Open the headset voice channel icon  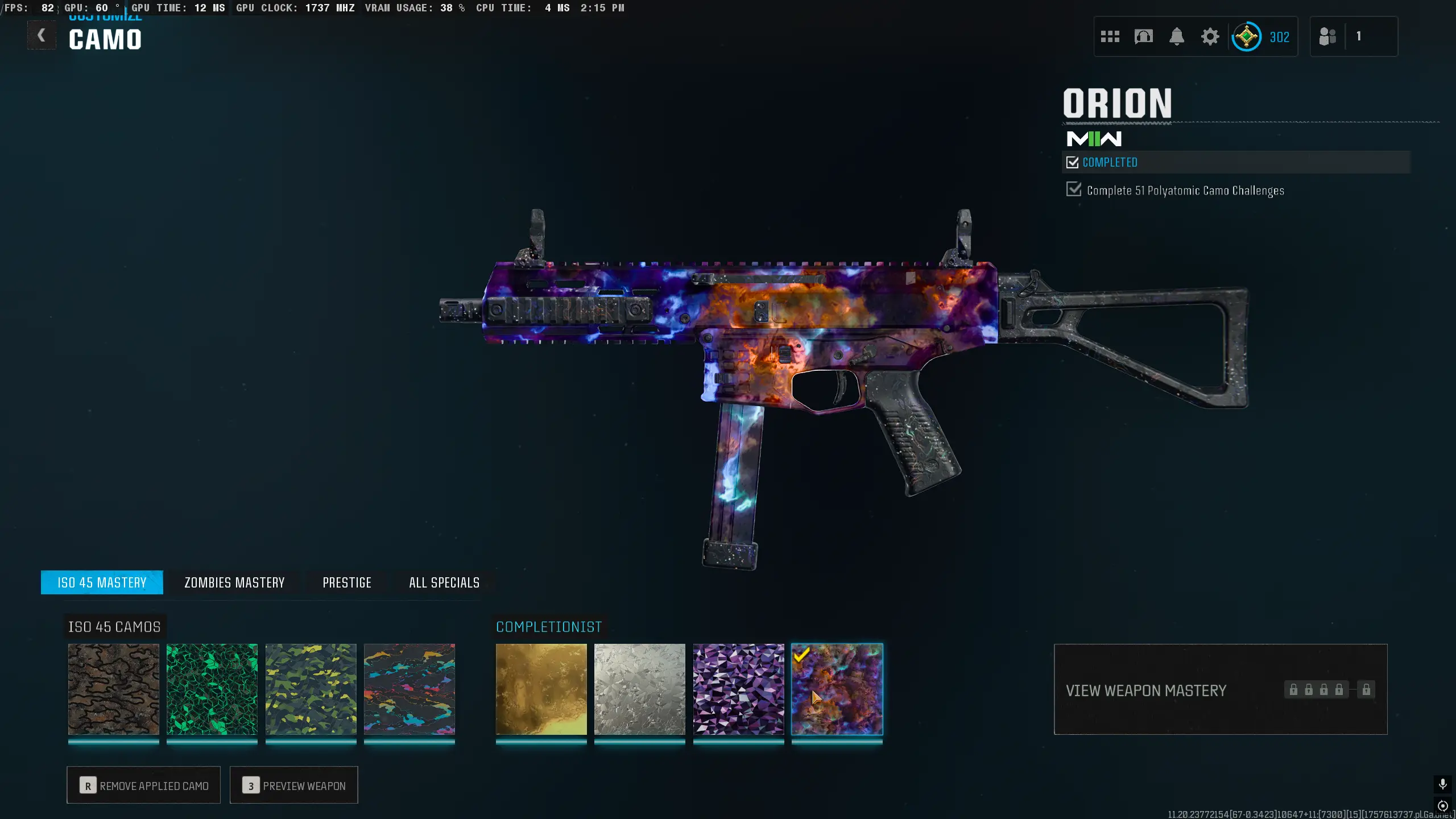click(x=1143, y=37)
